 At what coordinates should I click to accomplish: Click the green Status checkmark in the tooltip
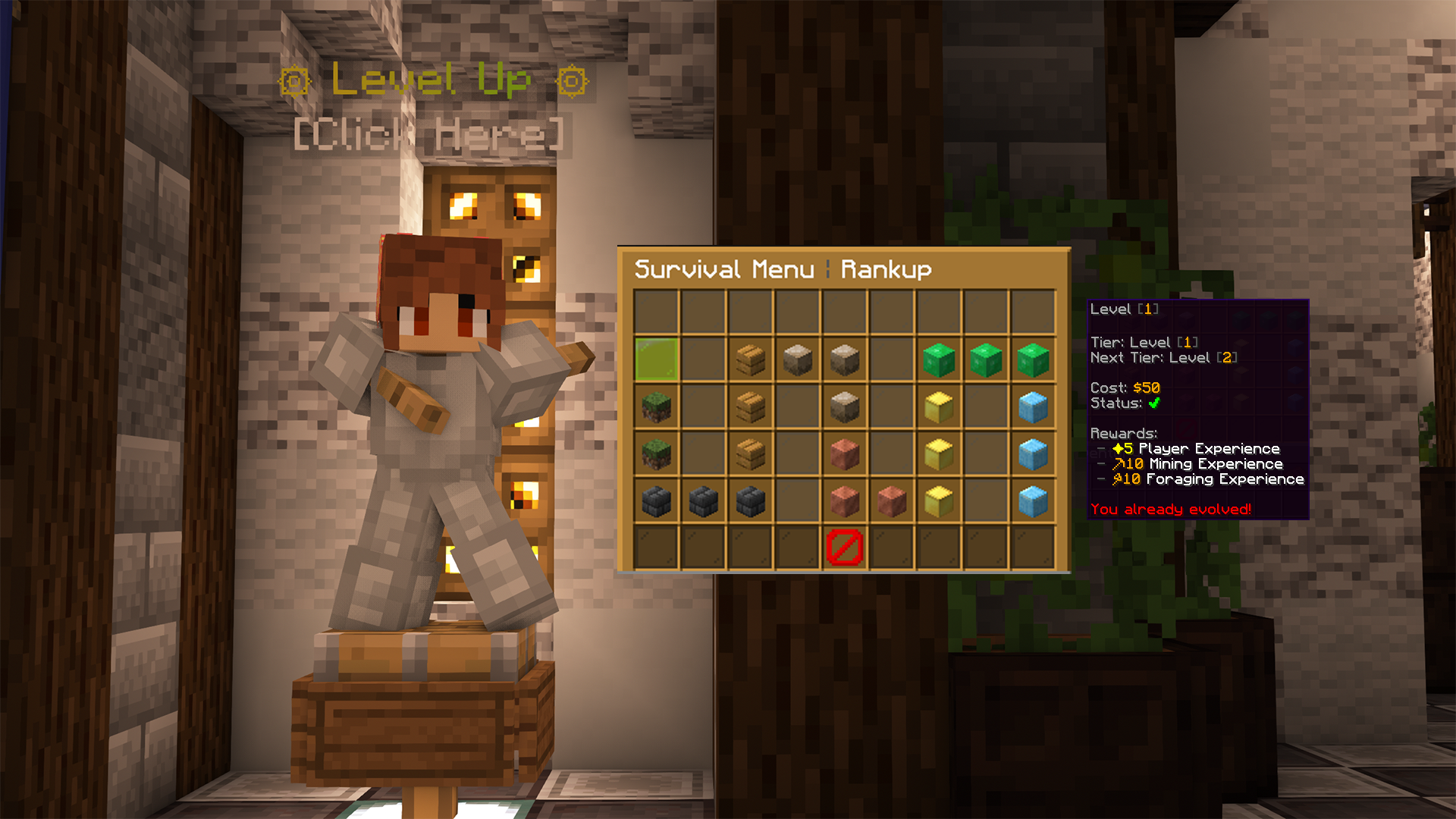pos(1155,403)
